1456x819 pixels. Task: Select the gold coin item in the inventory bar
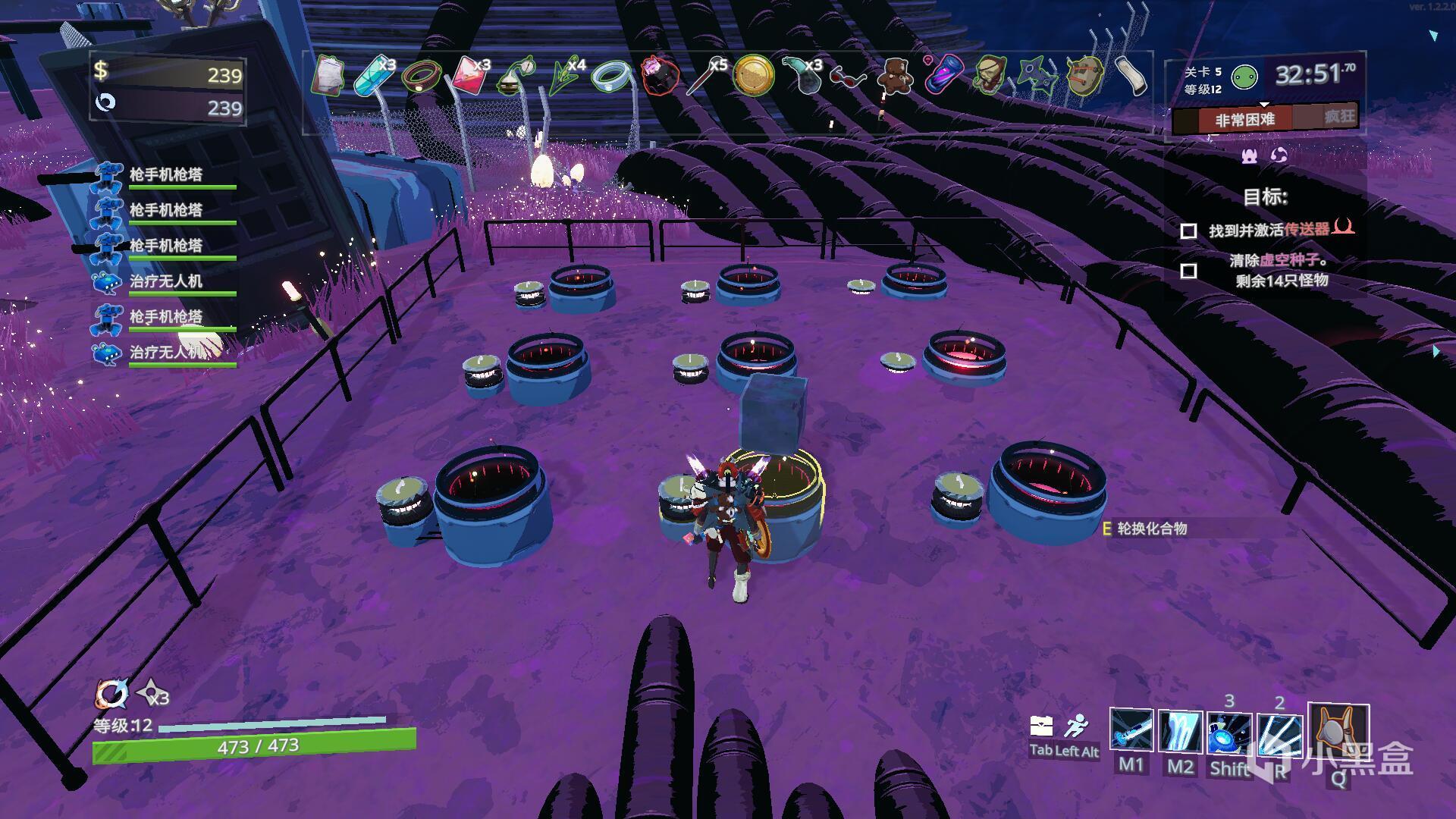click(x=753, y=76)
